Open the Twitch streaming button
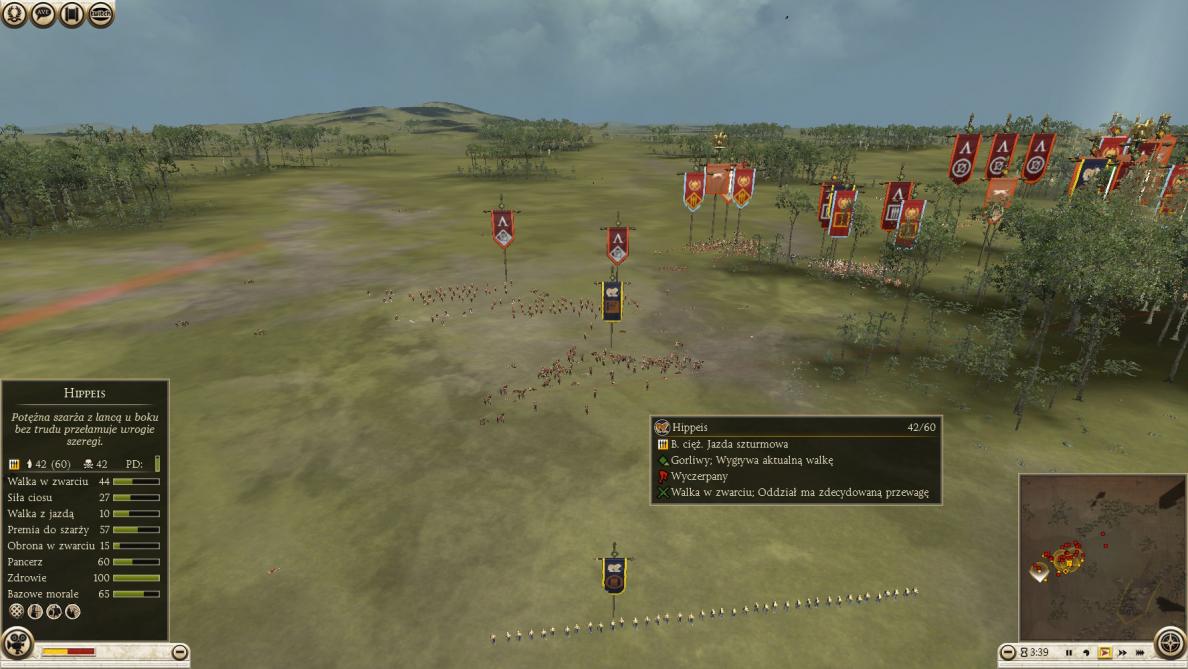 tap(101, 15)
